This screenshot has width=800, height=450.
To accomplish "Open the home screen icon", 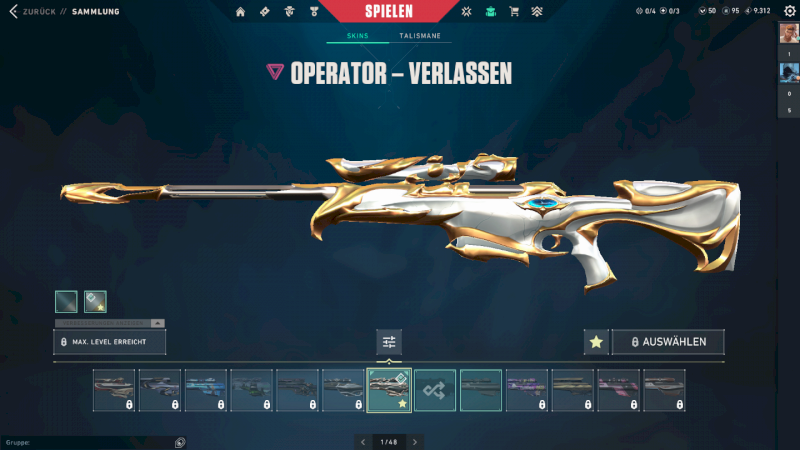I will click(240, 12).
